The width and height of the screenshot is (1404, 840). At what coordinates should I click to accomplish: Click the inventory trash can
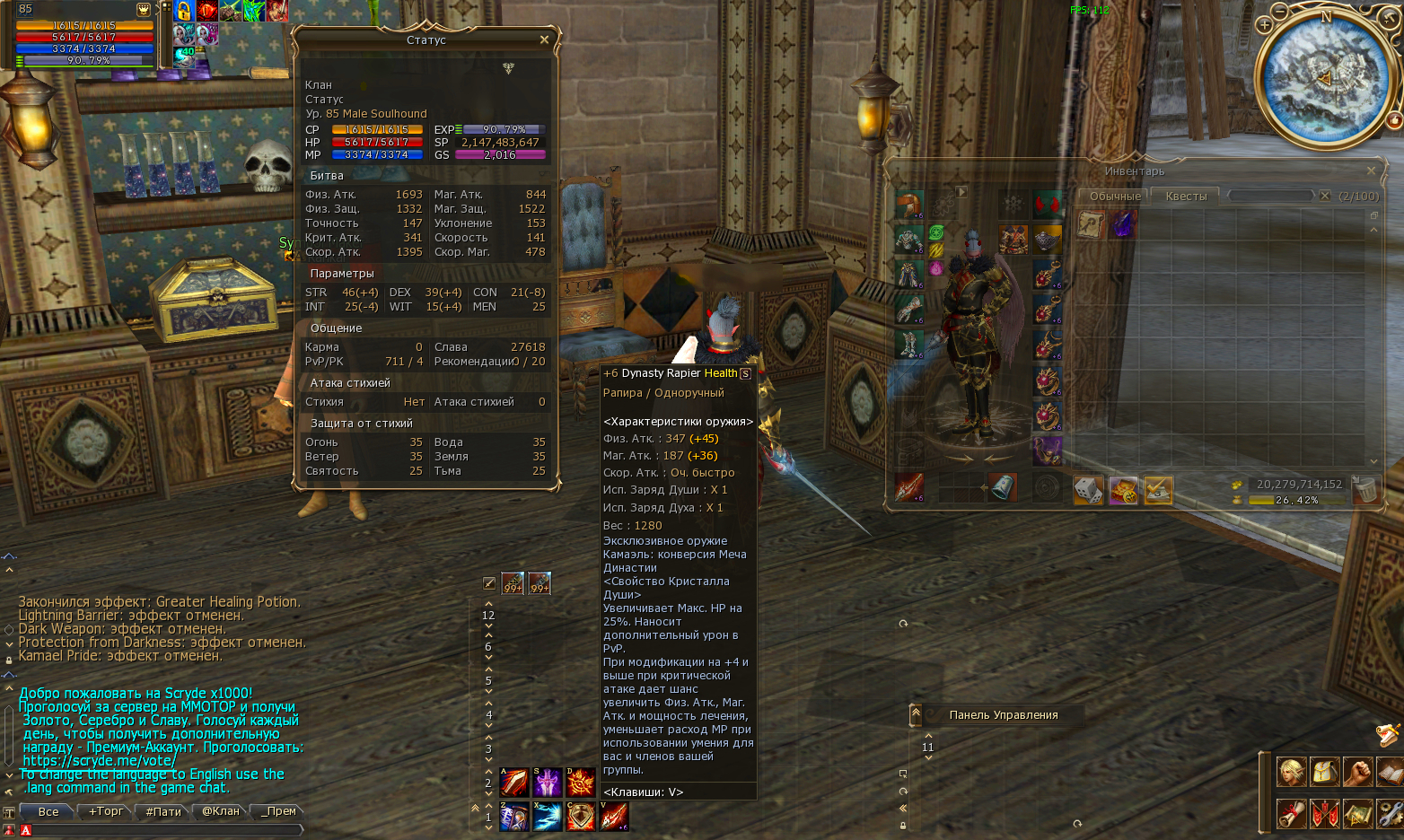[1365, 490]
